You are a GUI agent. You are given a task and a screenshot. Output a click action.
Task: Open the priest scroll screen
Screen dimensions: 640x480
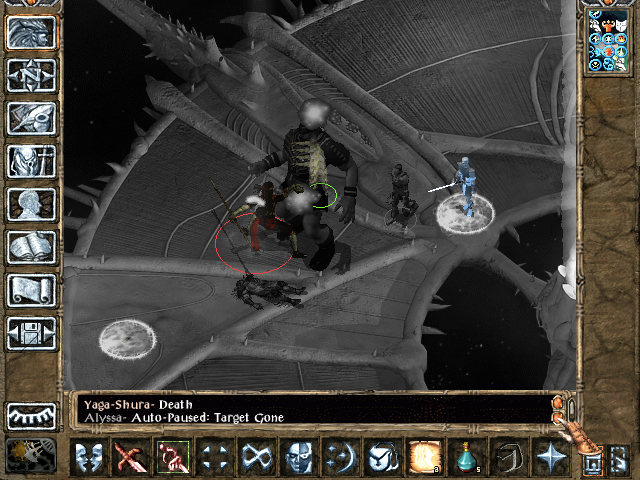coord(31,290)
